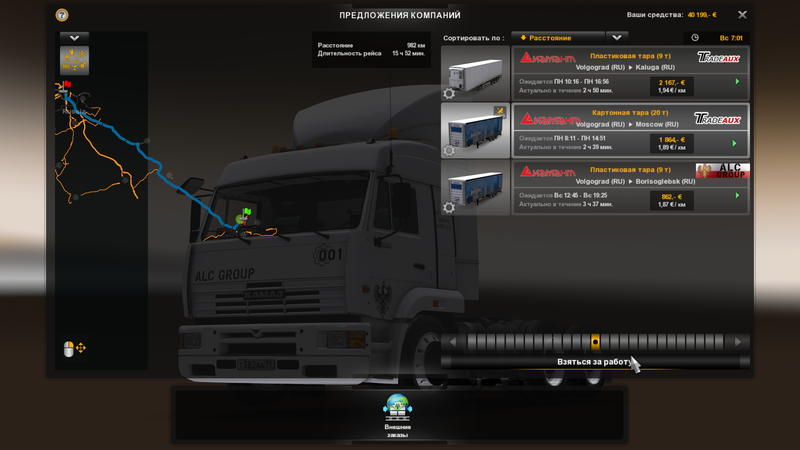Click the white trailer thumbnail for Kaluga job
The width and height of the screenshot is (800, 450).
[476, 73]
